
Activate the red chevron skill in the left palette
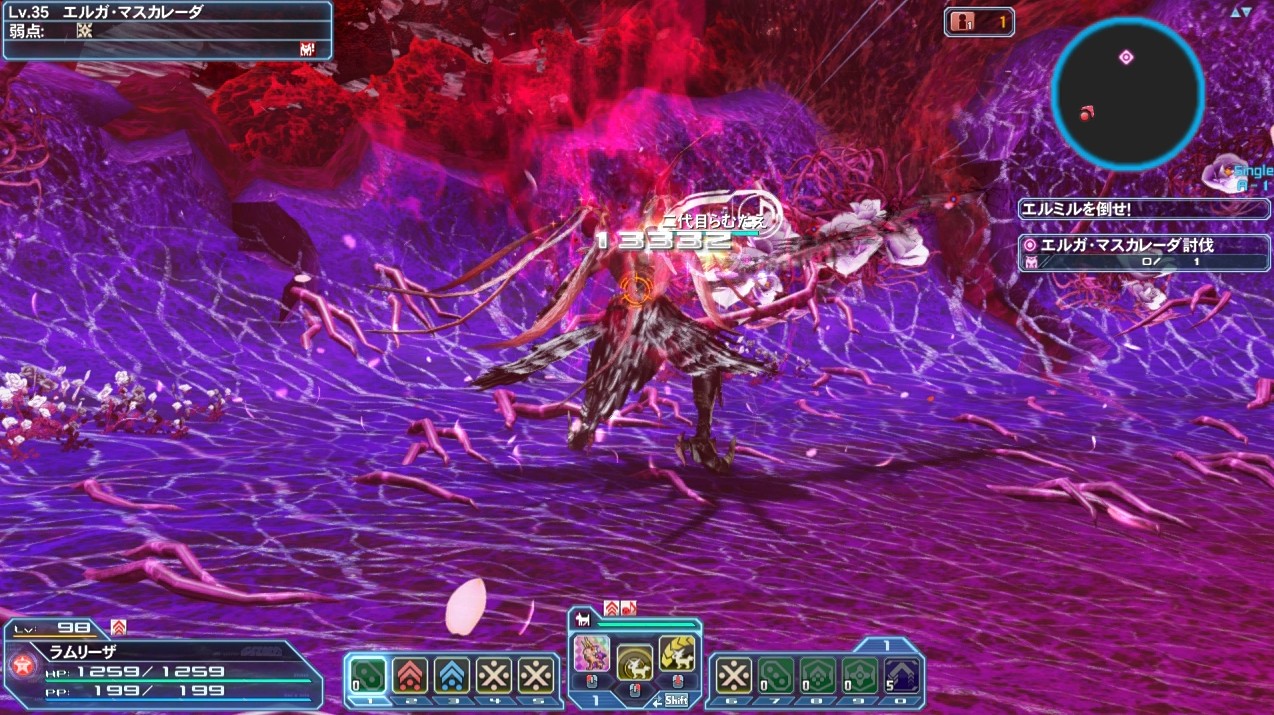pyautogui.click(x=410, y=675)
